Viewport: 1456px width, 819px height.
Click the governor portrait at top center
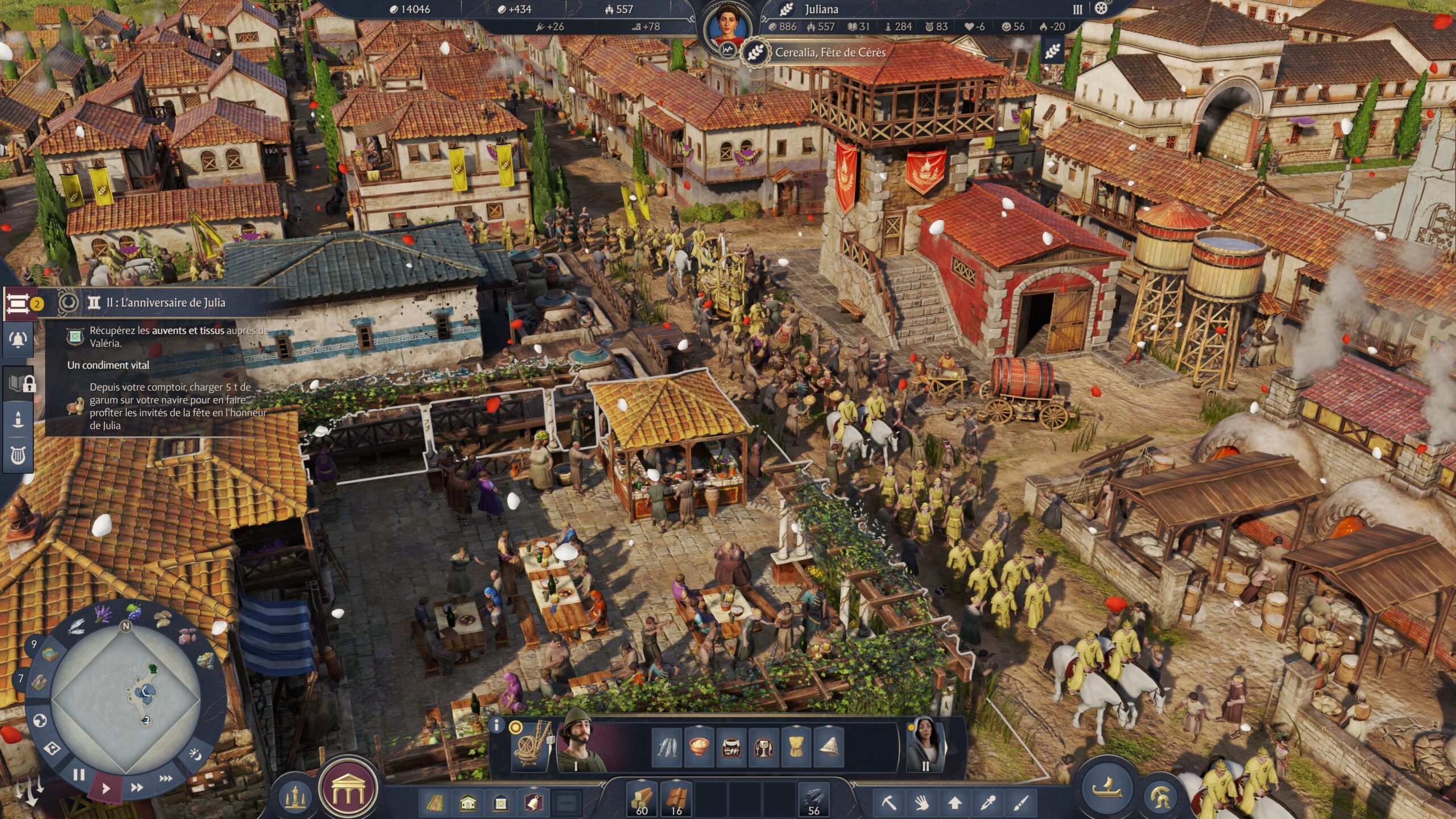point(727,26)
